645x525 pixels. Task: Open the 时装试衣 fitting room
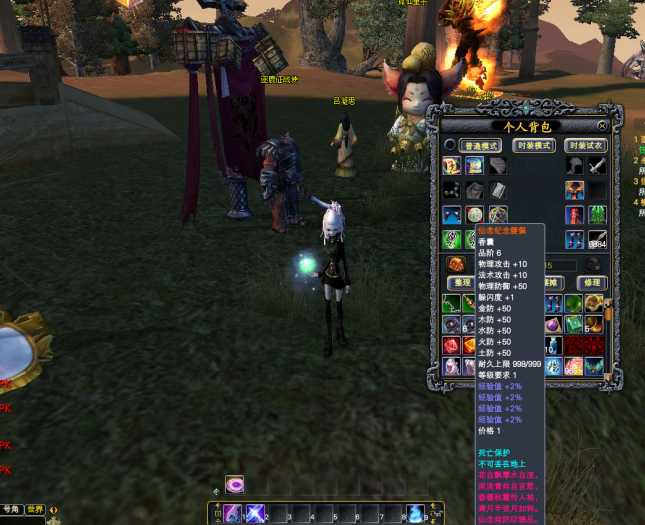point(585,145)
